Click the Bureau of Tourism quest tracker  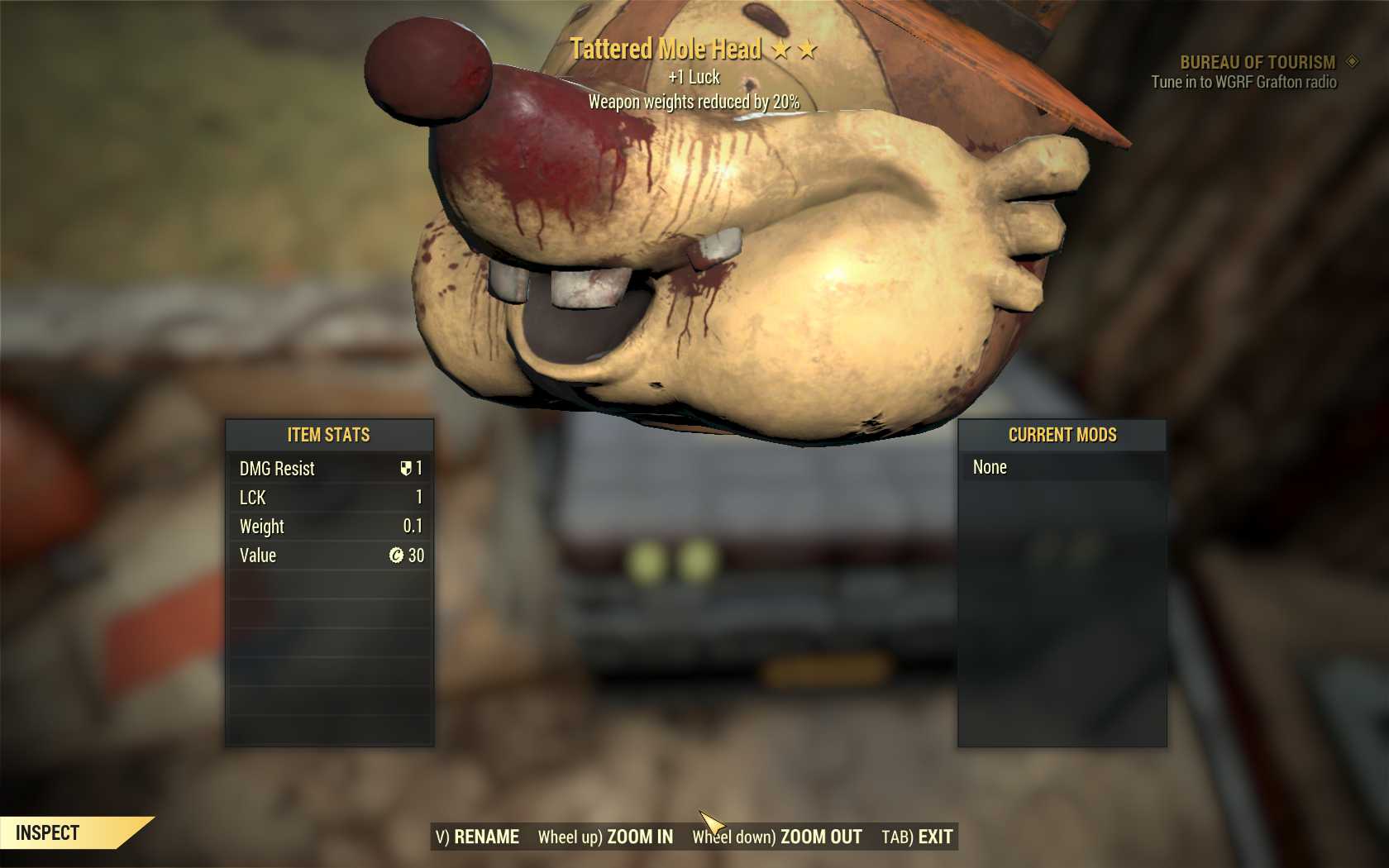tap(1257, 63)
